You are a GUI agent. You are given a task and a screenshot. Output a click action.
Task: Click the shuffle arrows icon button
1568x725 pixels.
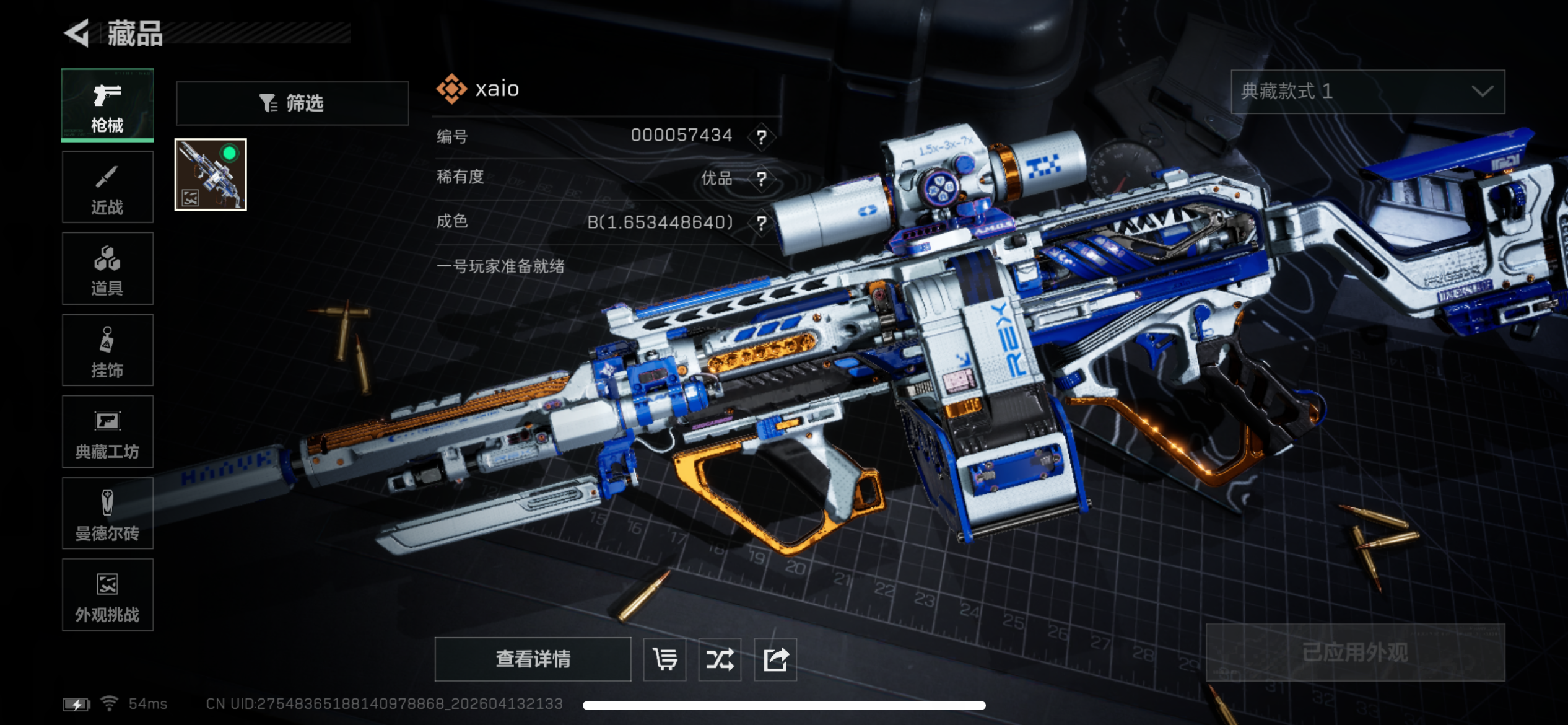(720, 659)
